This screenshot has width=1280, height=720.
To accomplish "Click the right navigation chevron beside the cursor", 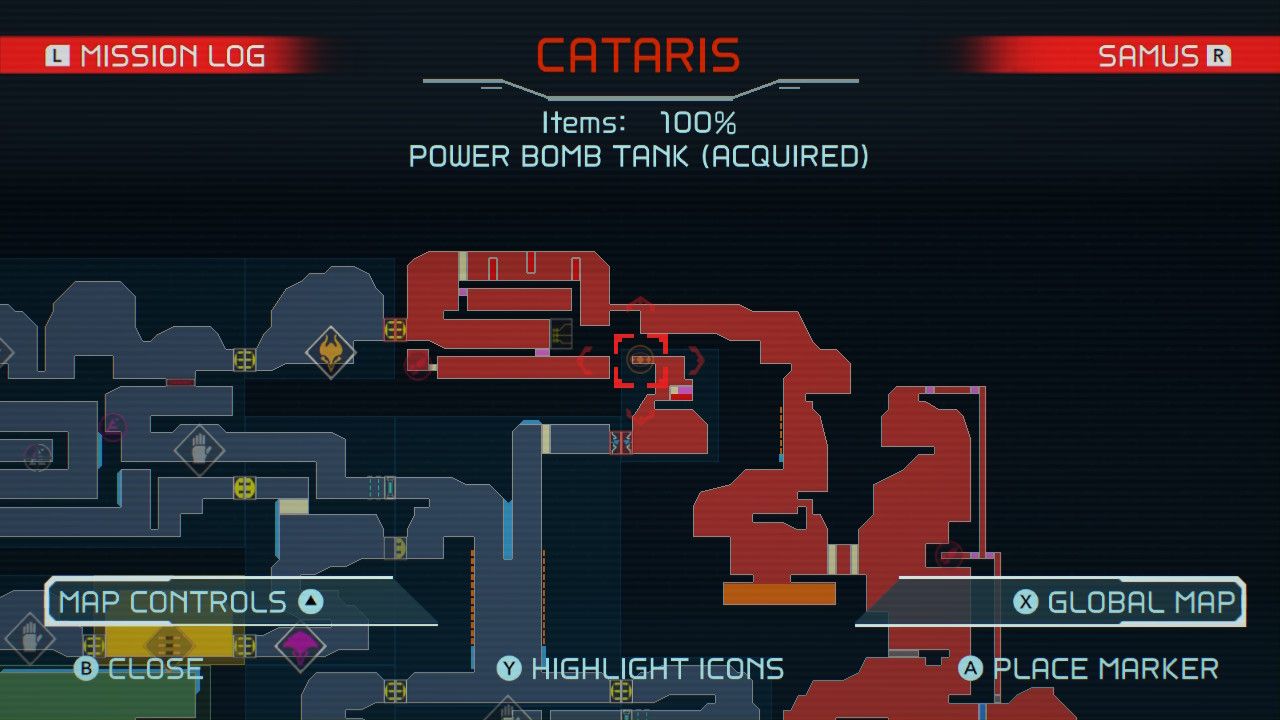I will [698, 361].
